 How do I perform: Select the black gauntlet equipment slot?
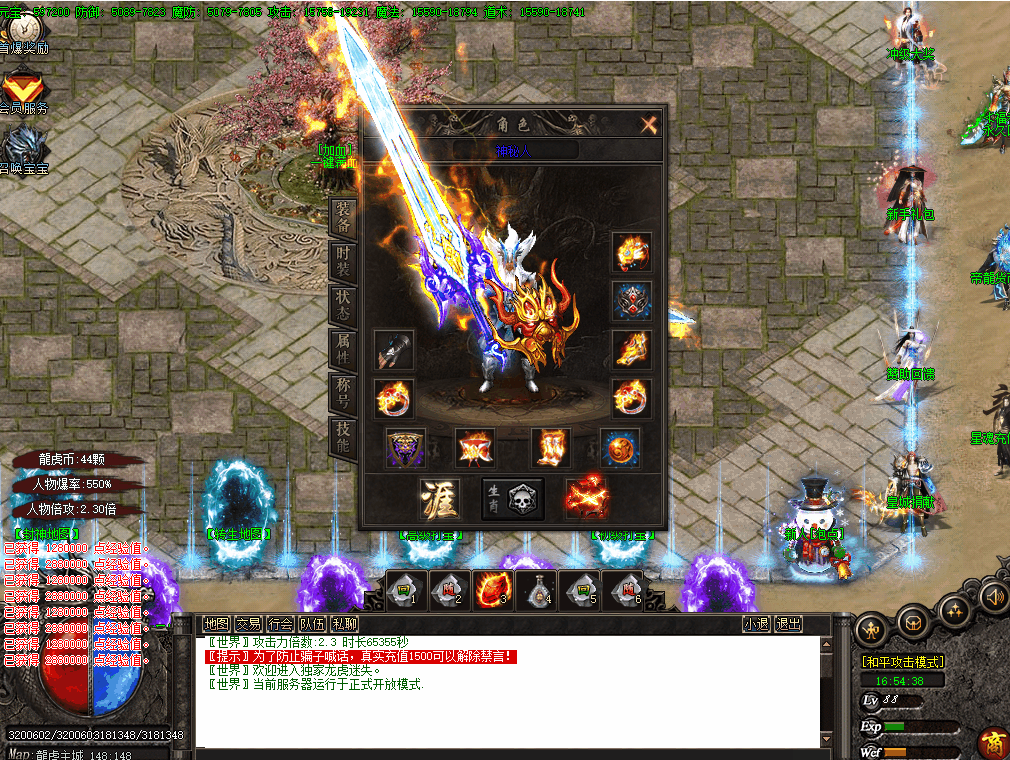pyautogui.click(x=394, y=350)
